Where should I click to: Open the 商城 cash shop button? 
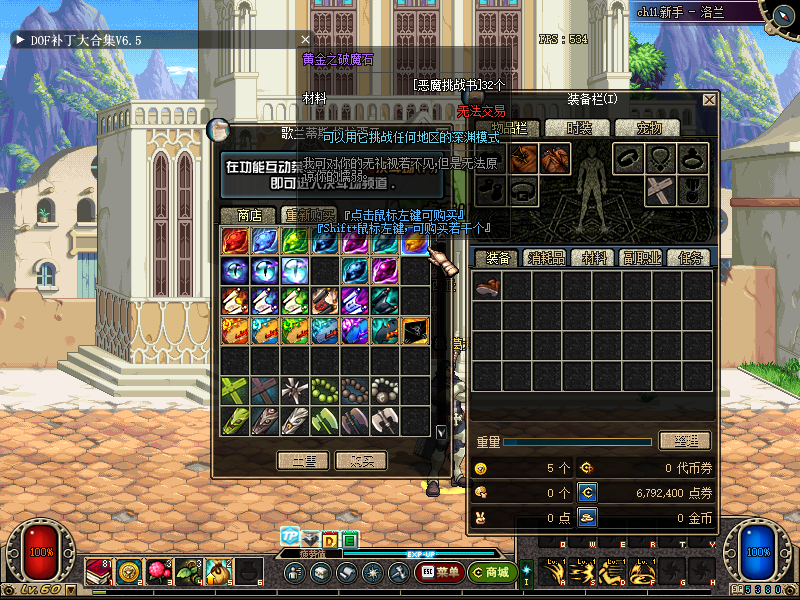(490, 573)
